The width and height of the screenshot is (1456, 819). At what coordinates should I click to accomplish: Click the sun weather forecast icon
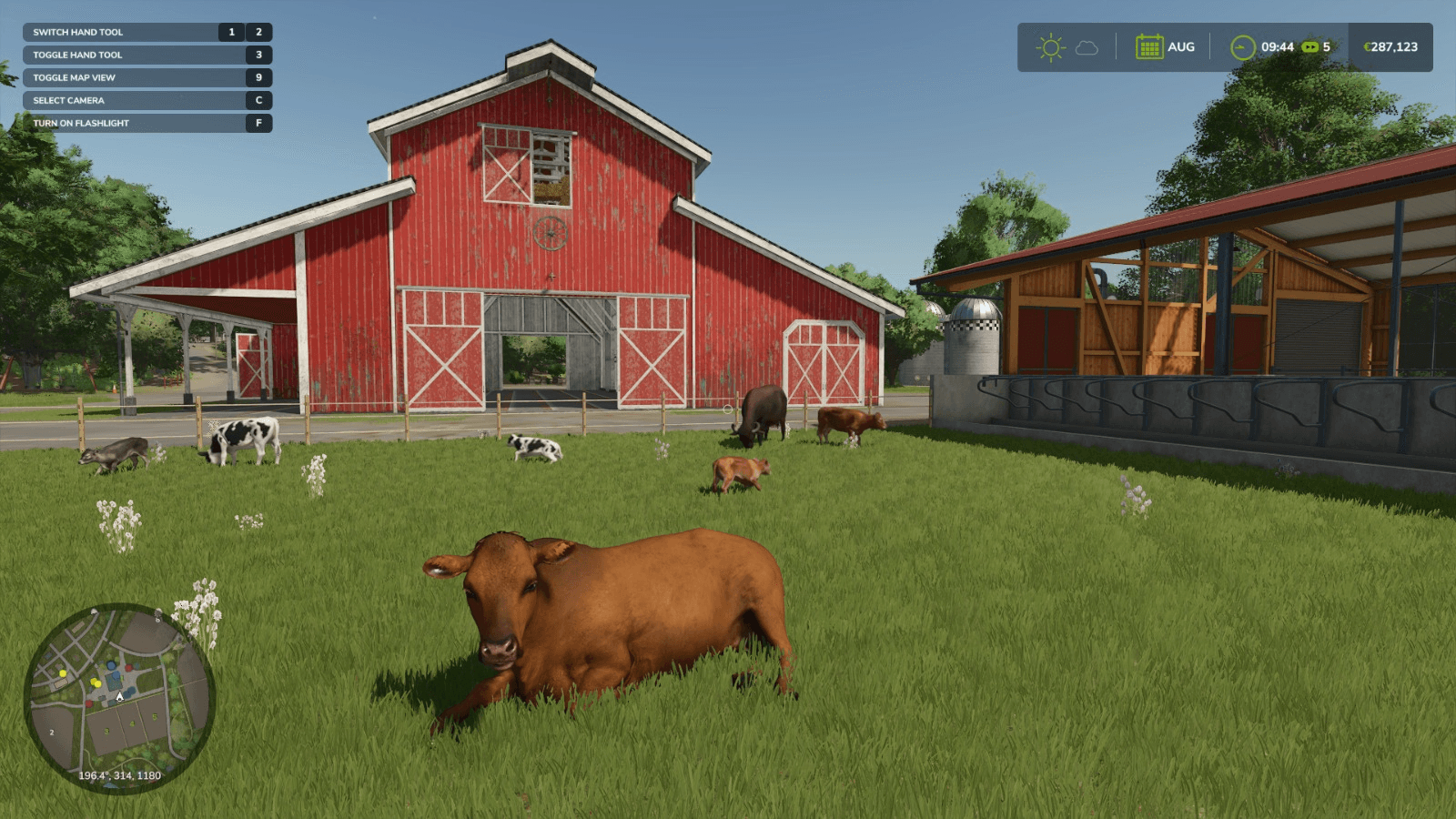pyautogui.click(x=1050, y=47)
